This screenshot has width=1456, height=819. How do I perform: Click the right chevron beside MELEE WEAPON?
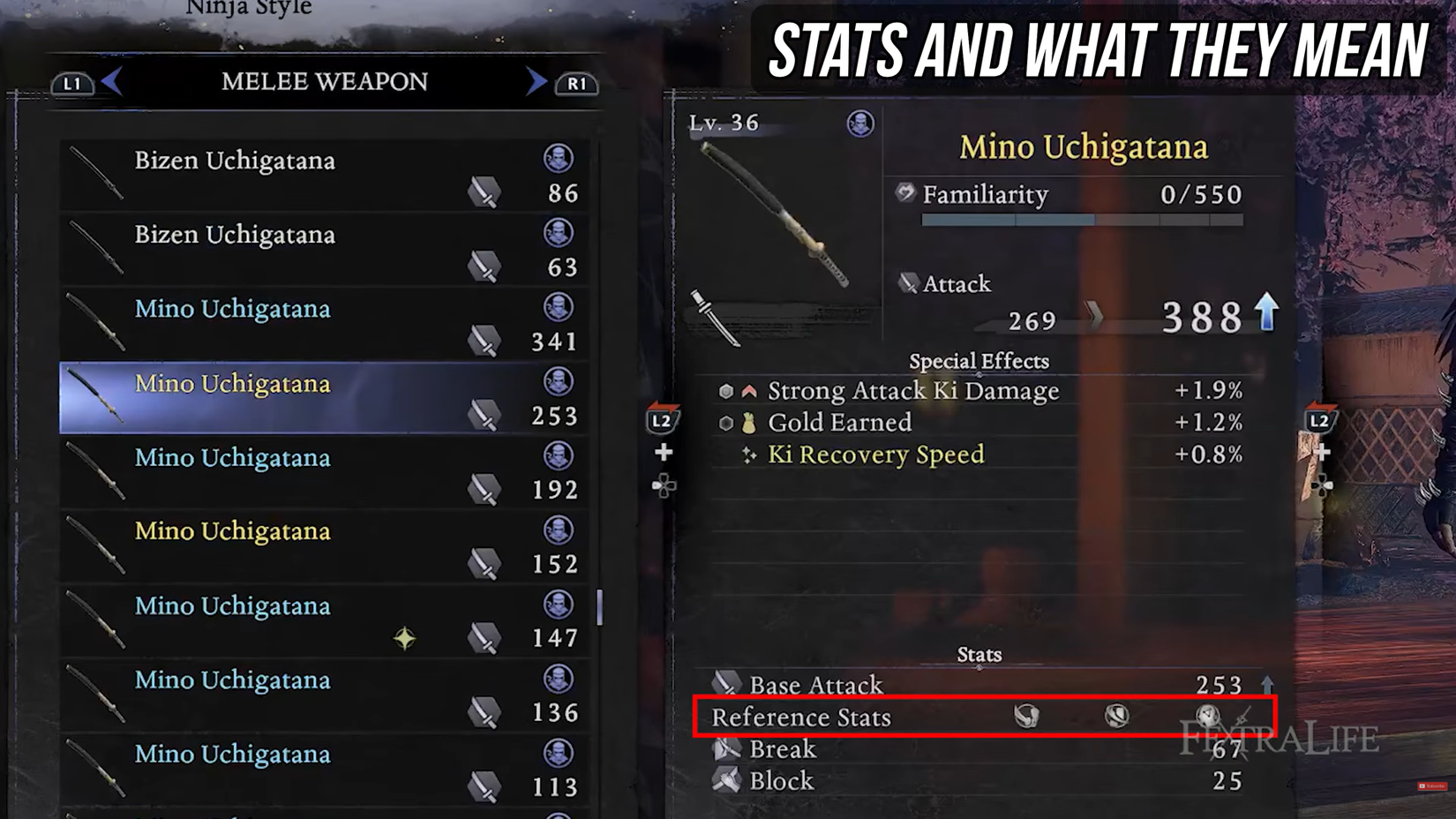click(534, 81)
